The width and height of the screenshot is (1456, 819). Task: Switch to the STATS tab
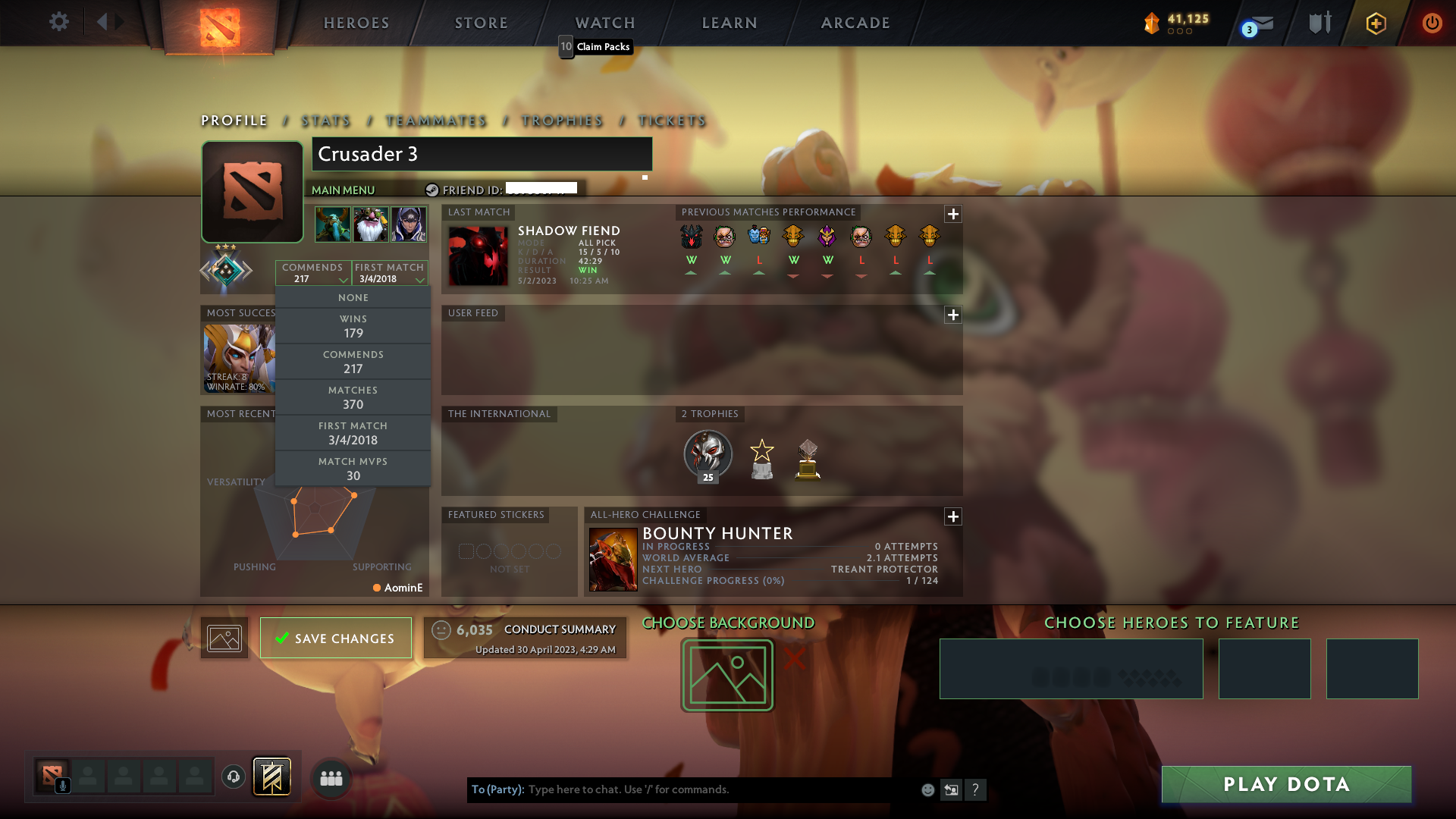(325, 121)
